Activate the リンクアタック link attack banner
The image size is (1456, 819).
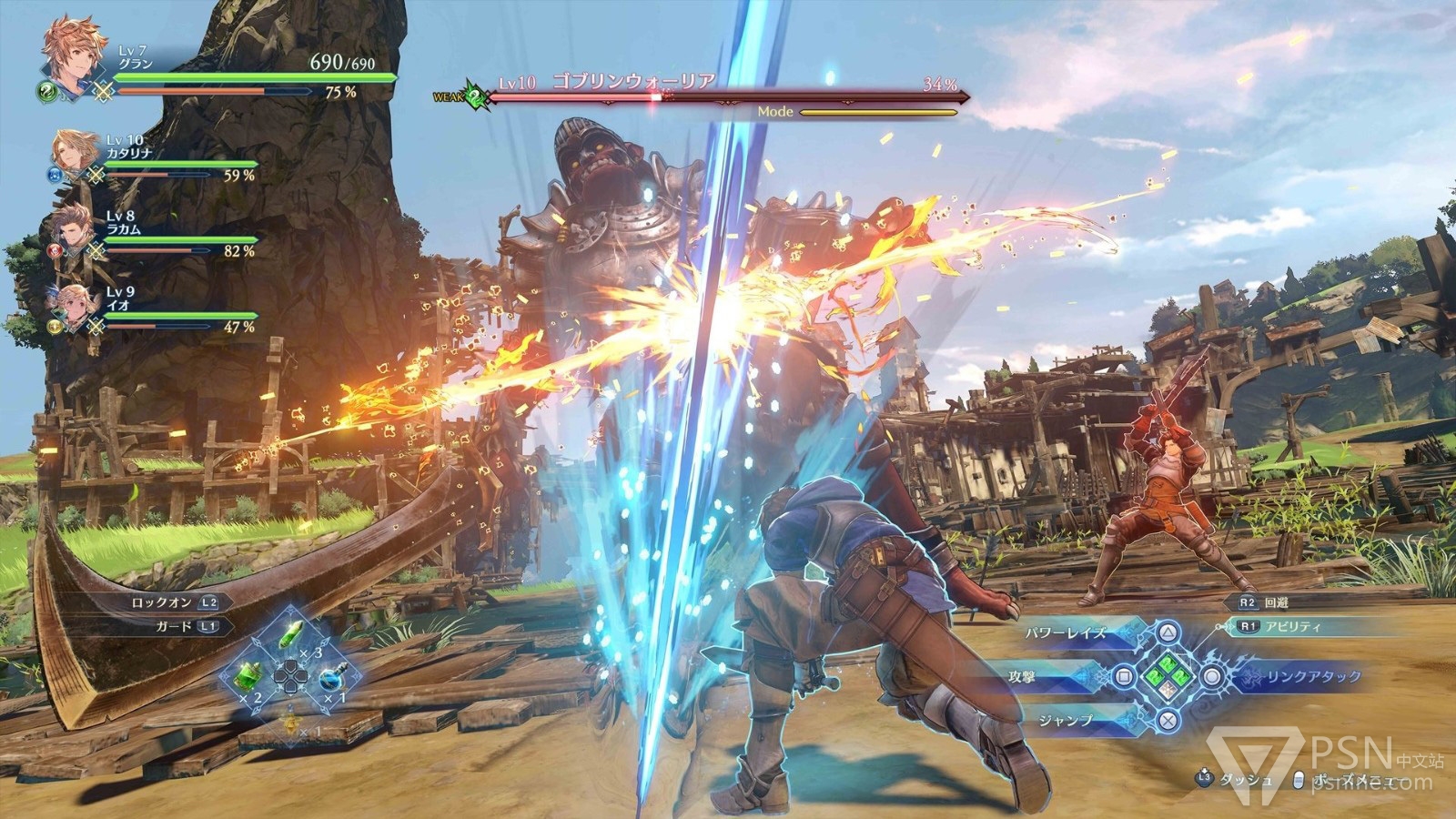(1303, 677)
